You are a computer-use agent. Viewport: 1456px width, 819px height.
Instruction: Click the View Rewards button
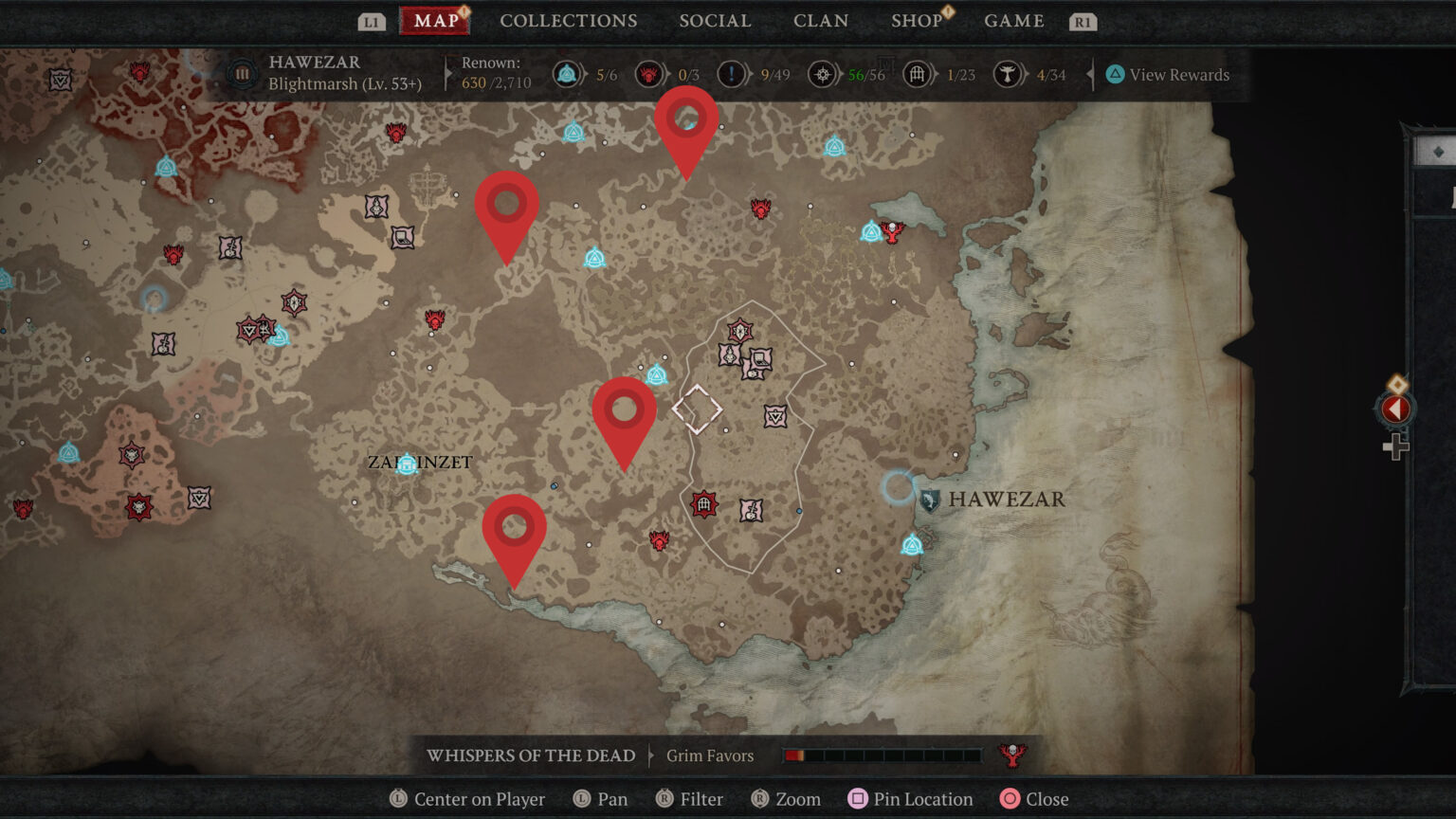(1167, 75)
